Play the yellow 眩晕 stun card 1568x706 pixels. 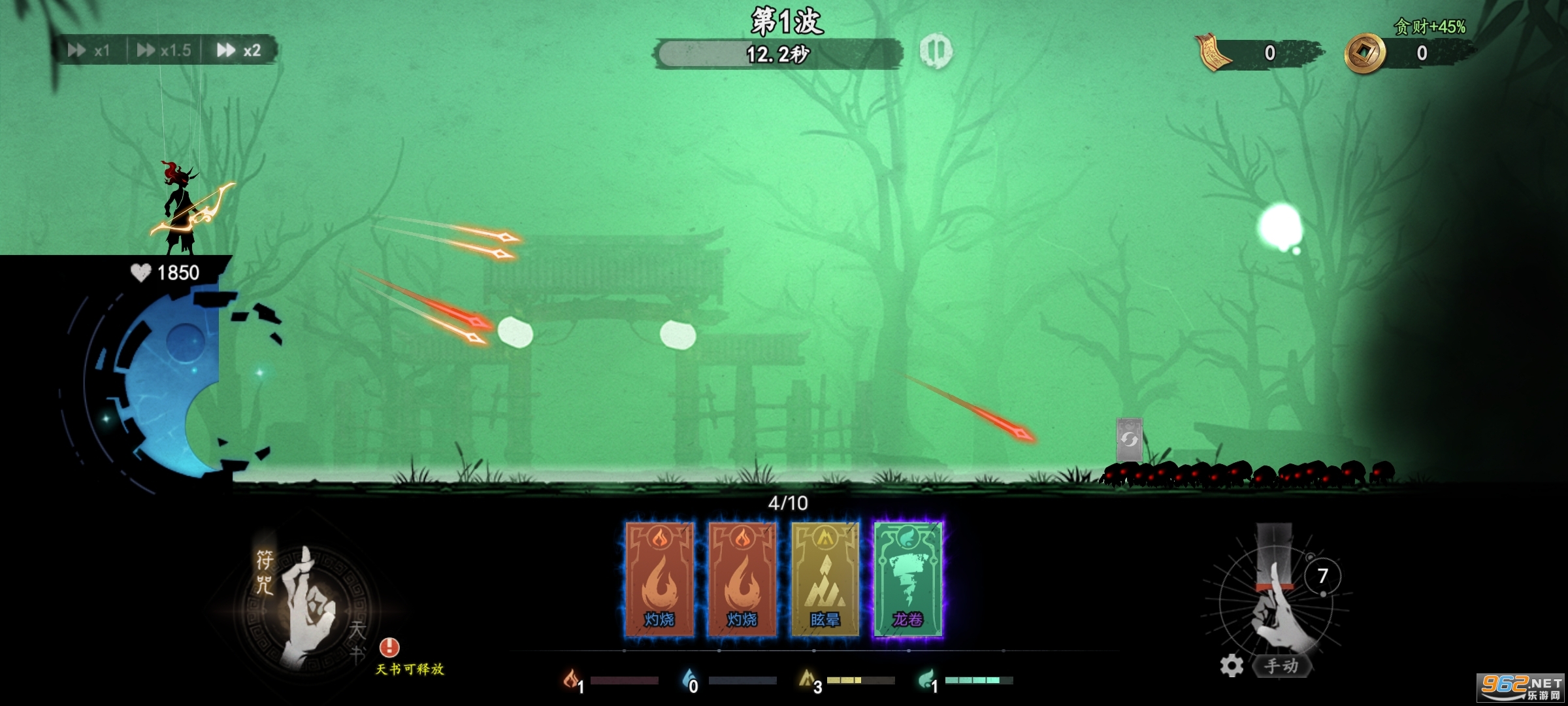(825, 579)
